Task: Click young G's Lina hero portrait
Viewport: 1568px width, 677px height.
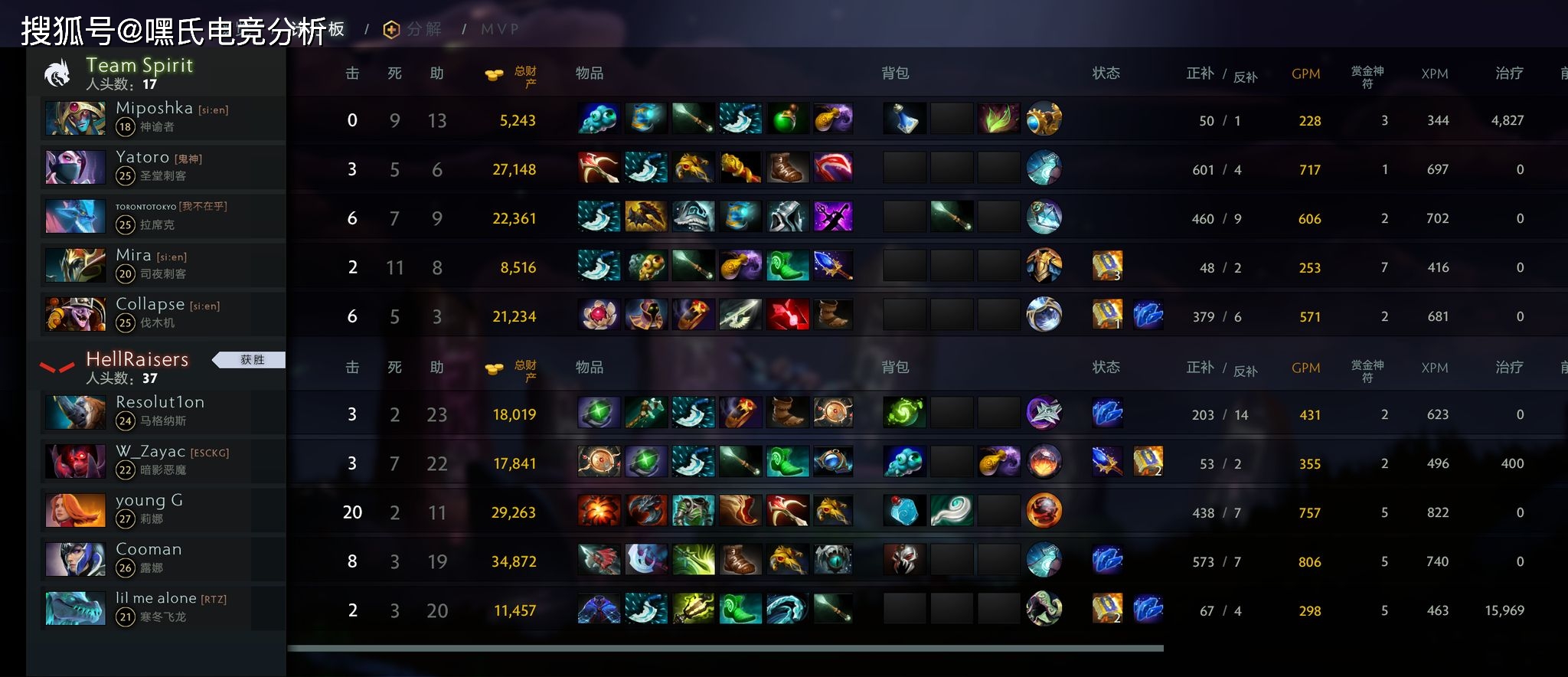Action: (x=74, y=510)
